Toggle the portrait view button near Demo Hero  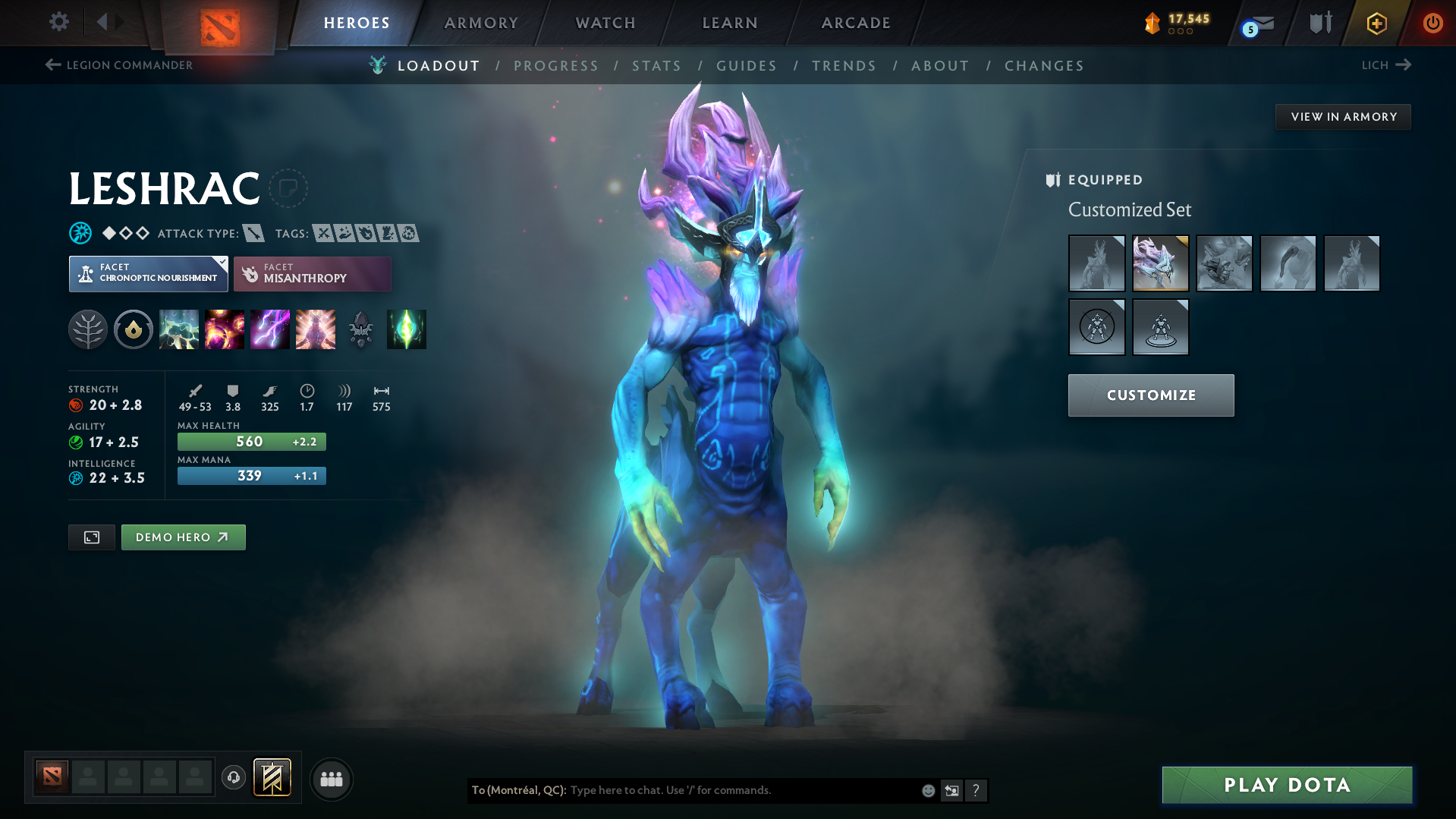tap(91, 537)
